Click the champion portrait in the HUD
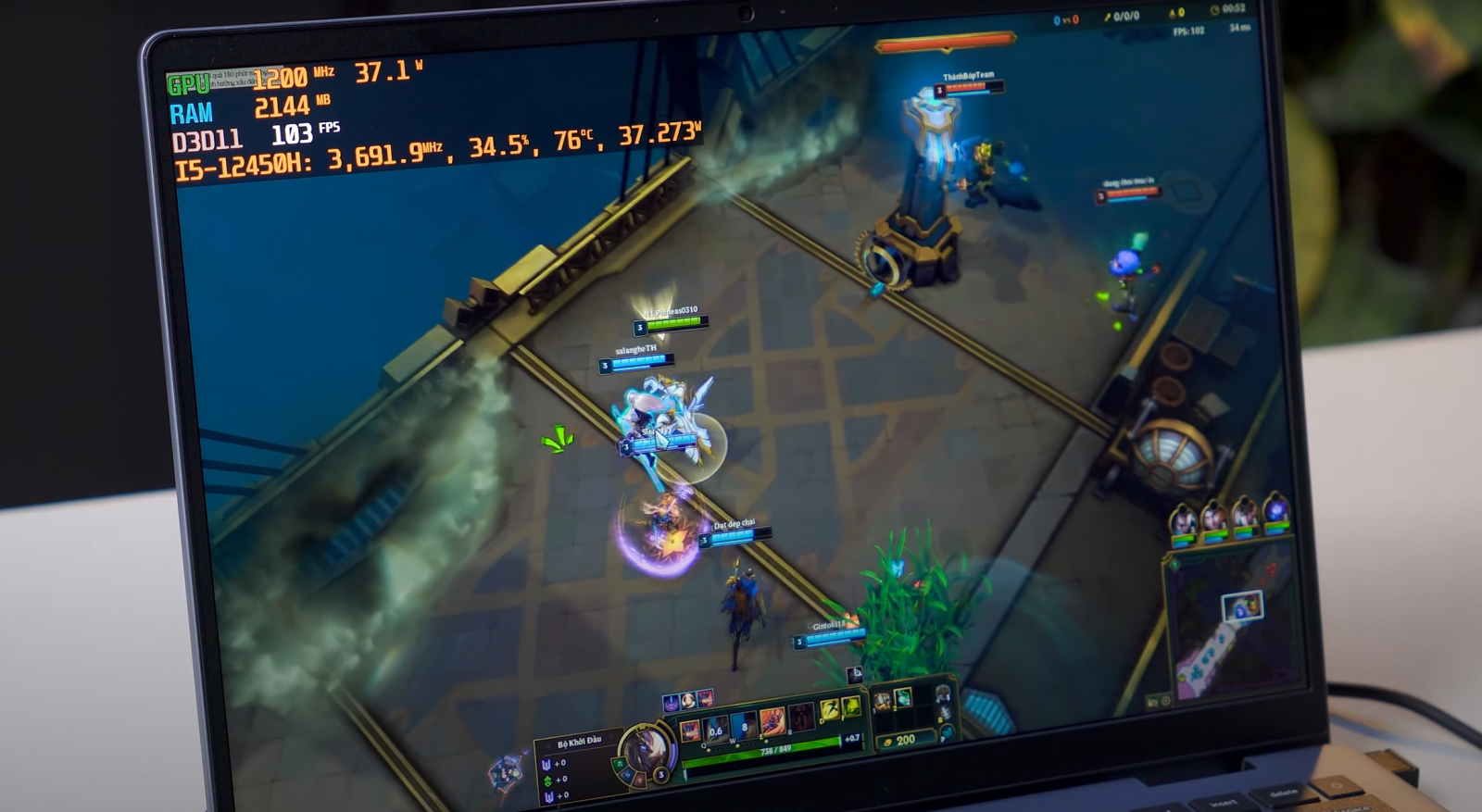The width and height of the screenshot is (1482, 812). [646, 747]
